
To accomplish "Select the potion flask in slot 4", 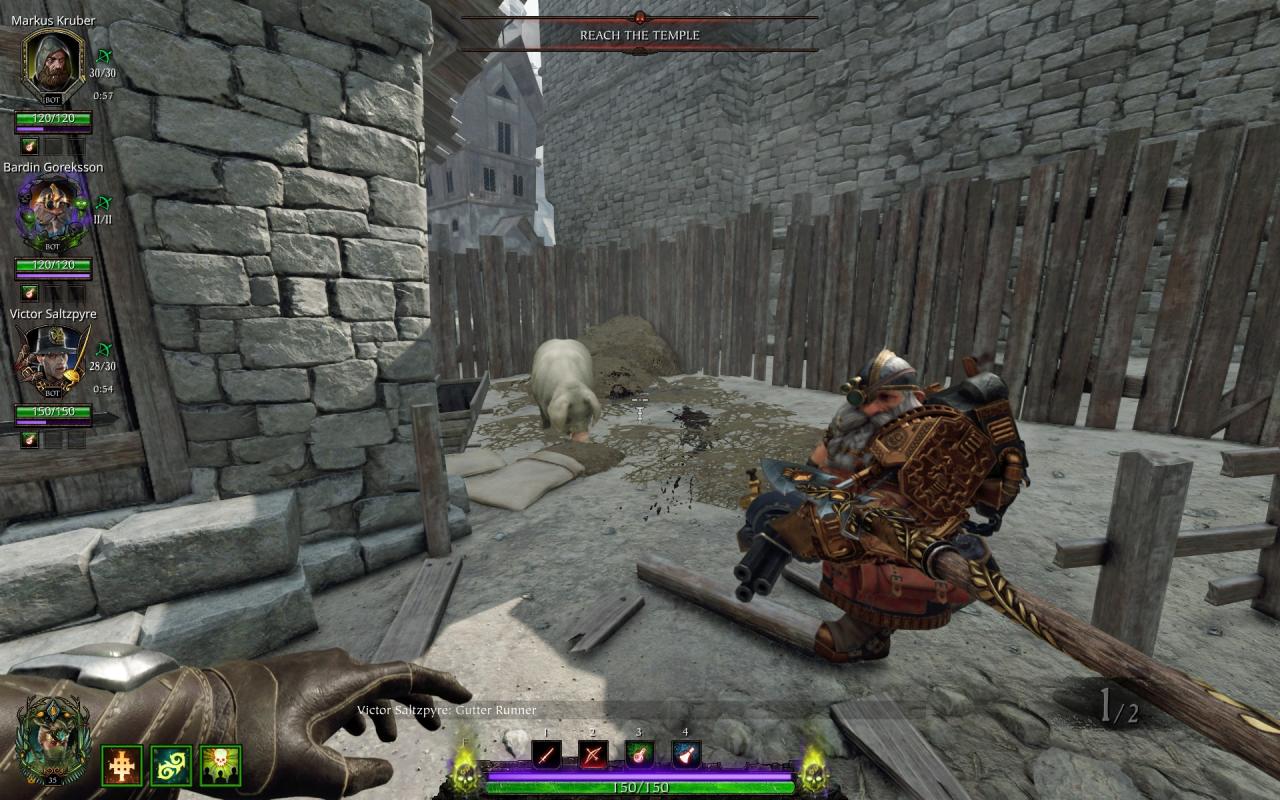I will (686, 754).
